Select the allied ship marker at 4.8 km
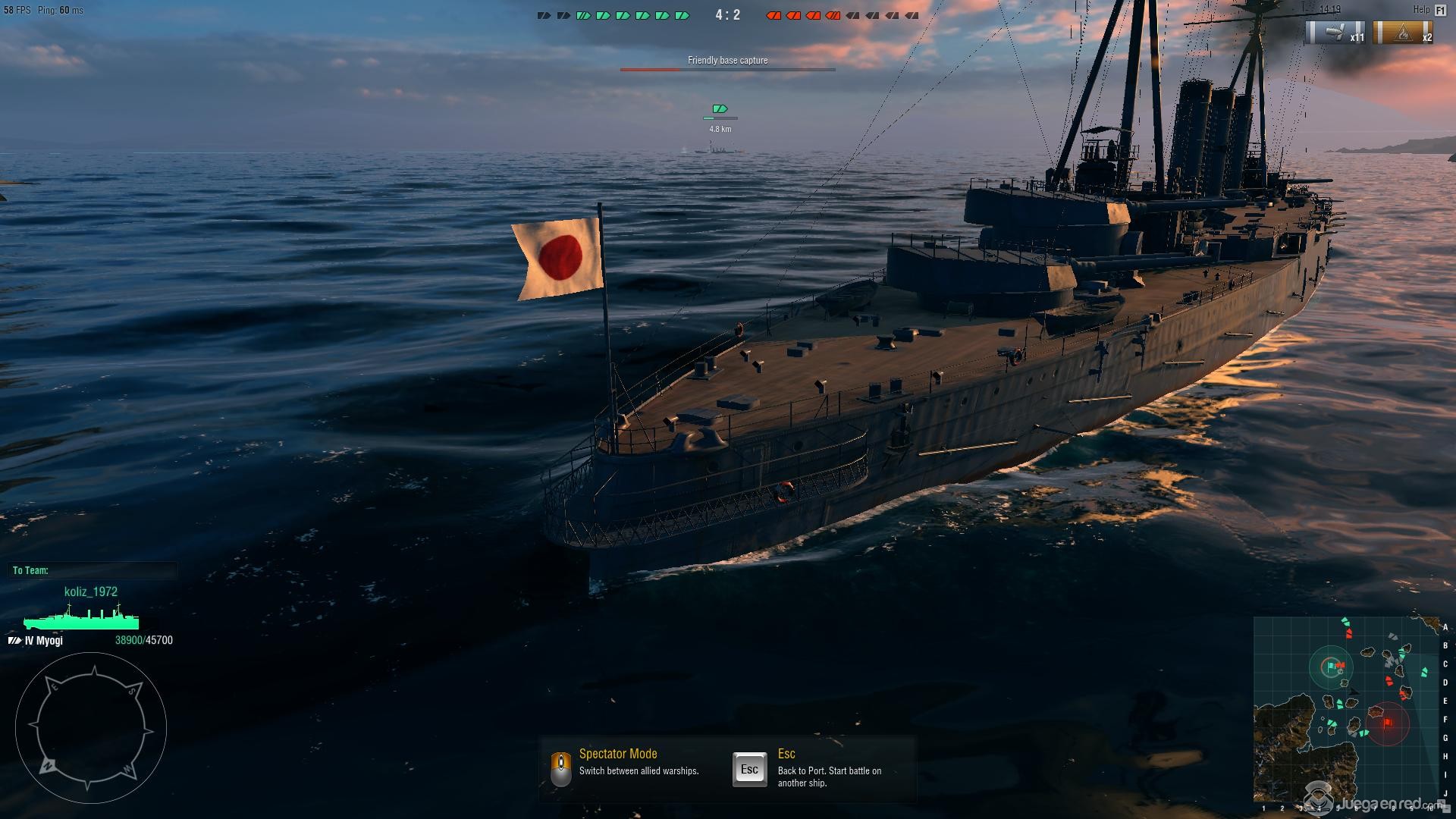1456x819 pixels. (720, 109)
